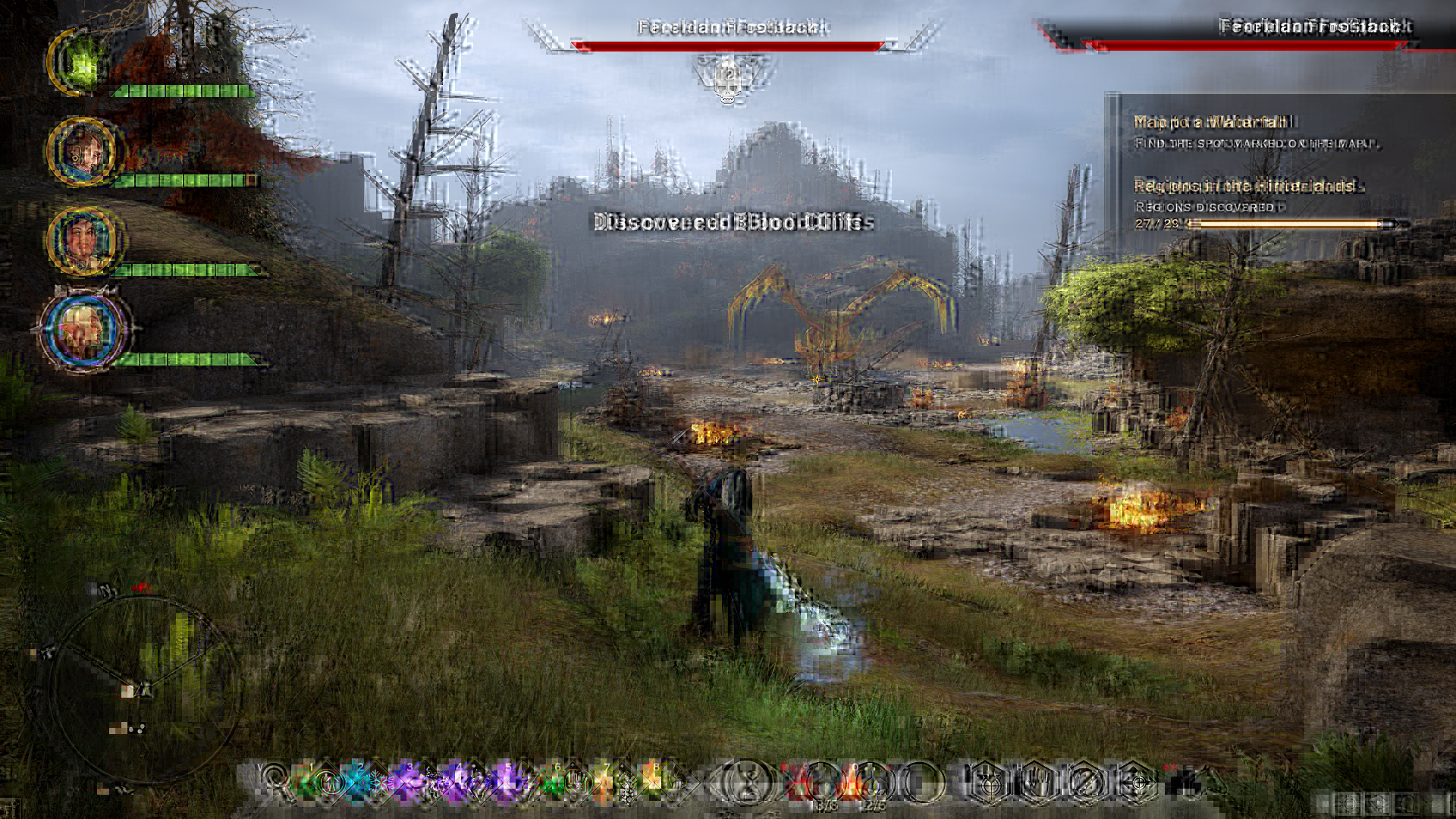Select the bald elf mage portrait
This screenshot has width=1456, height=819.
[x=83, y=329]
